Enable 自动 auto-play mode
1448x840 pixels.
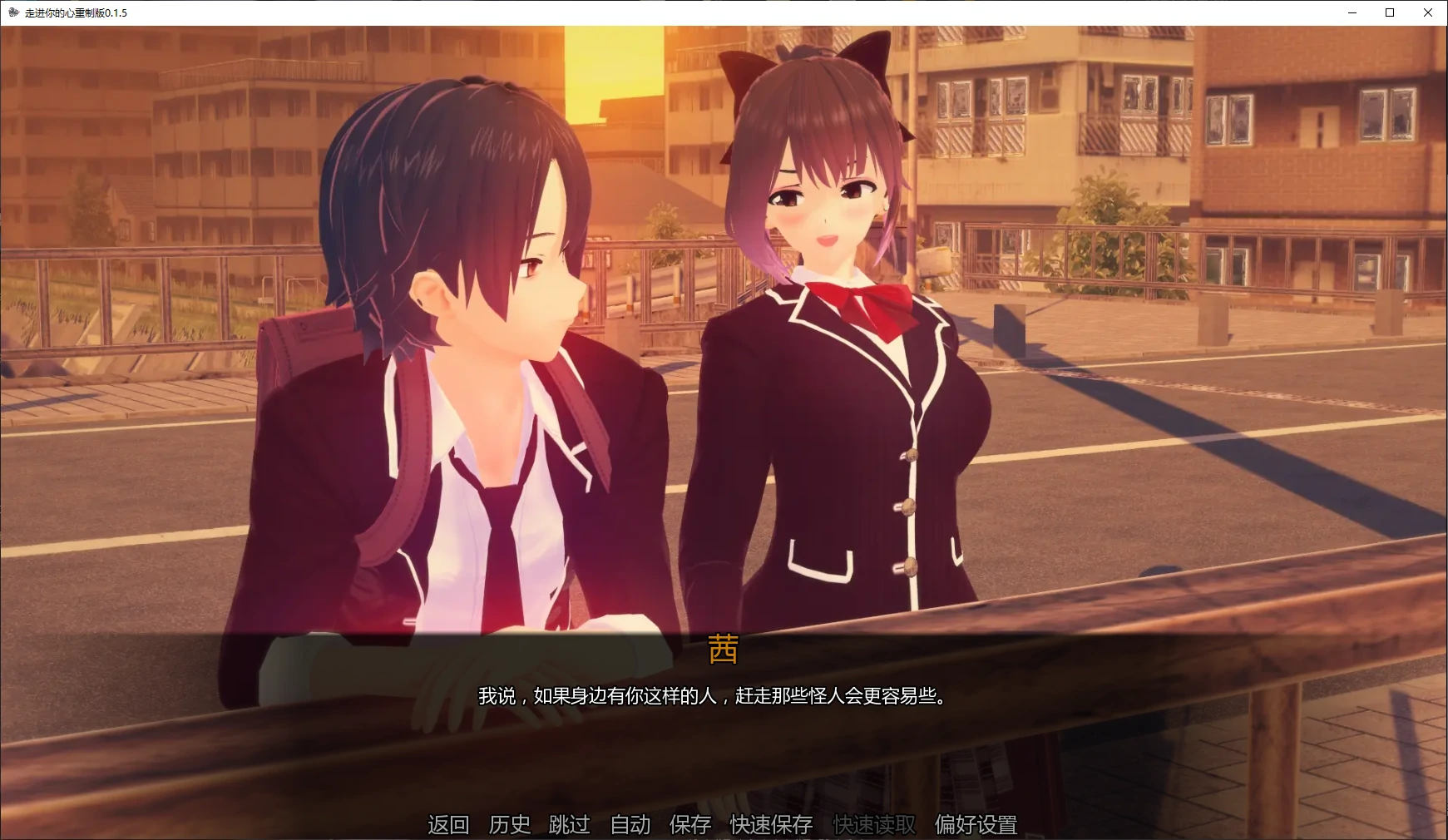[630, 824]
